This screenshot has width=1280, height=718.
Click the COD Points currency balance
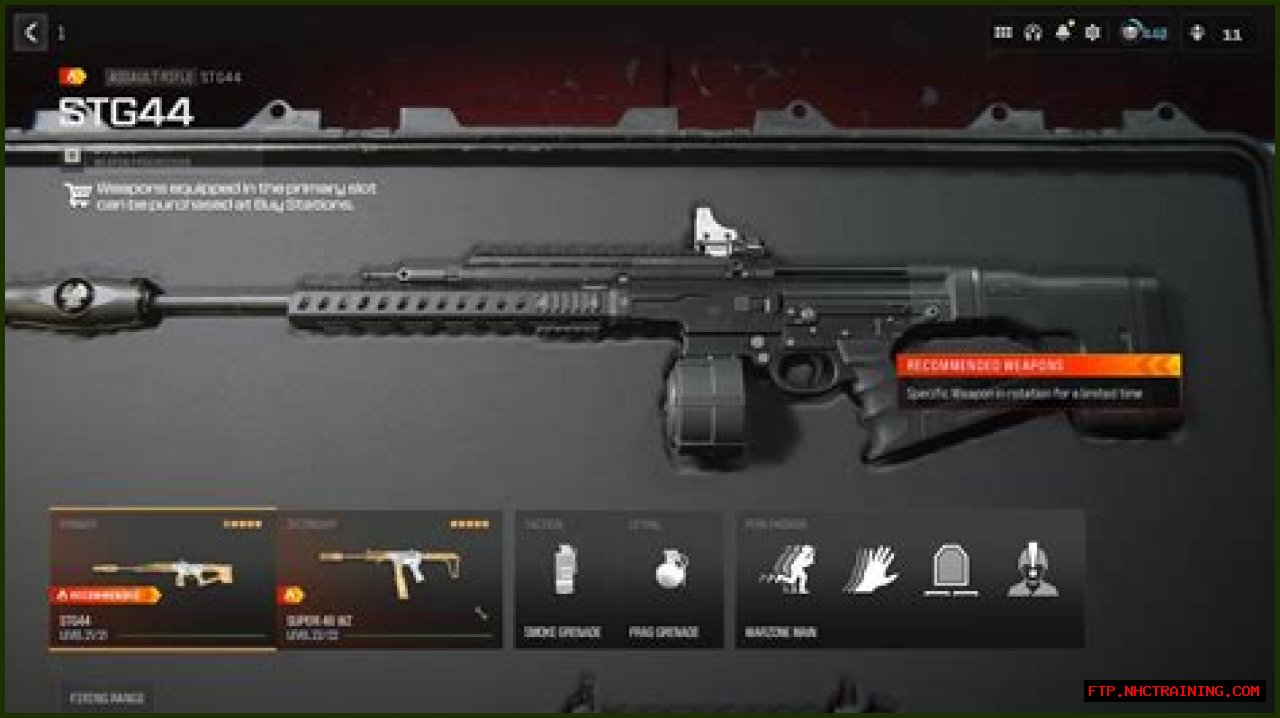(x=1143, y=33)
